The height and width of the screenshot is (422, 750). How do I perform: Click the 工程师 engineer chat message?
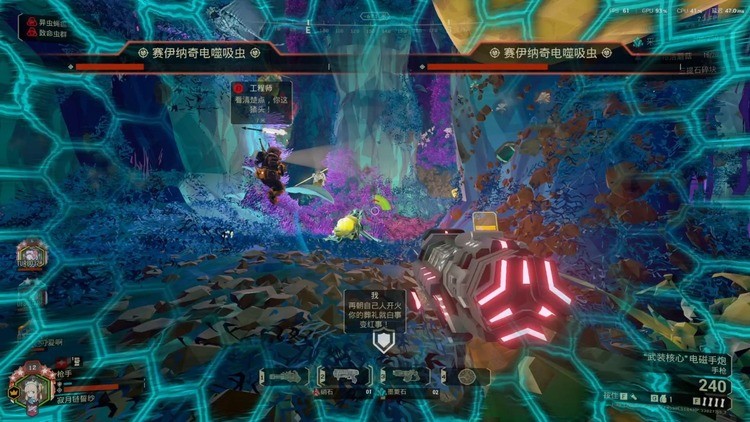click(x=263, y=102)
